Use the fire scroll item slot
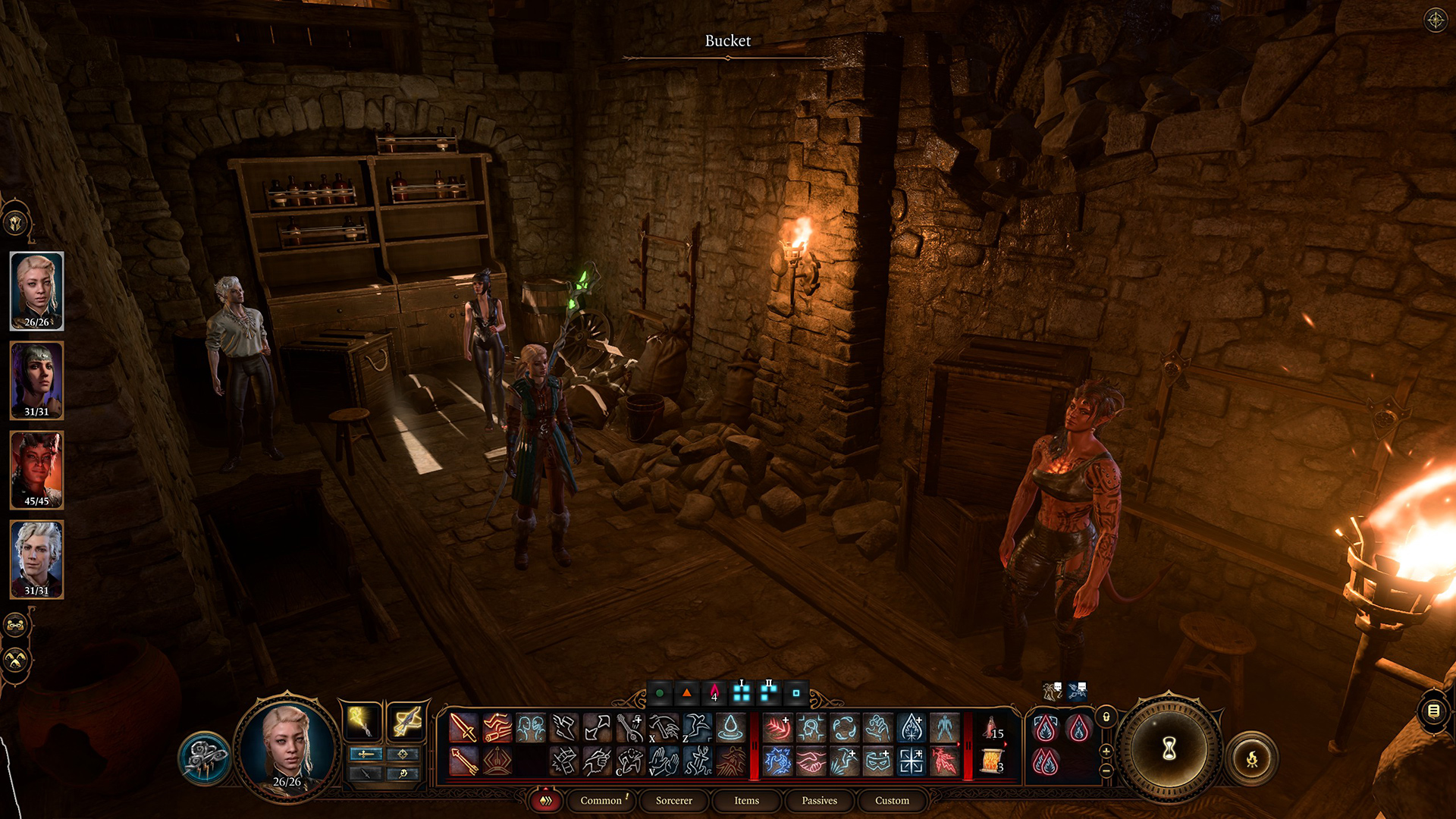 click(993, 761)
